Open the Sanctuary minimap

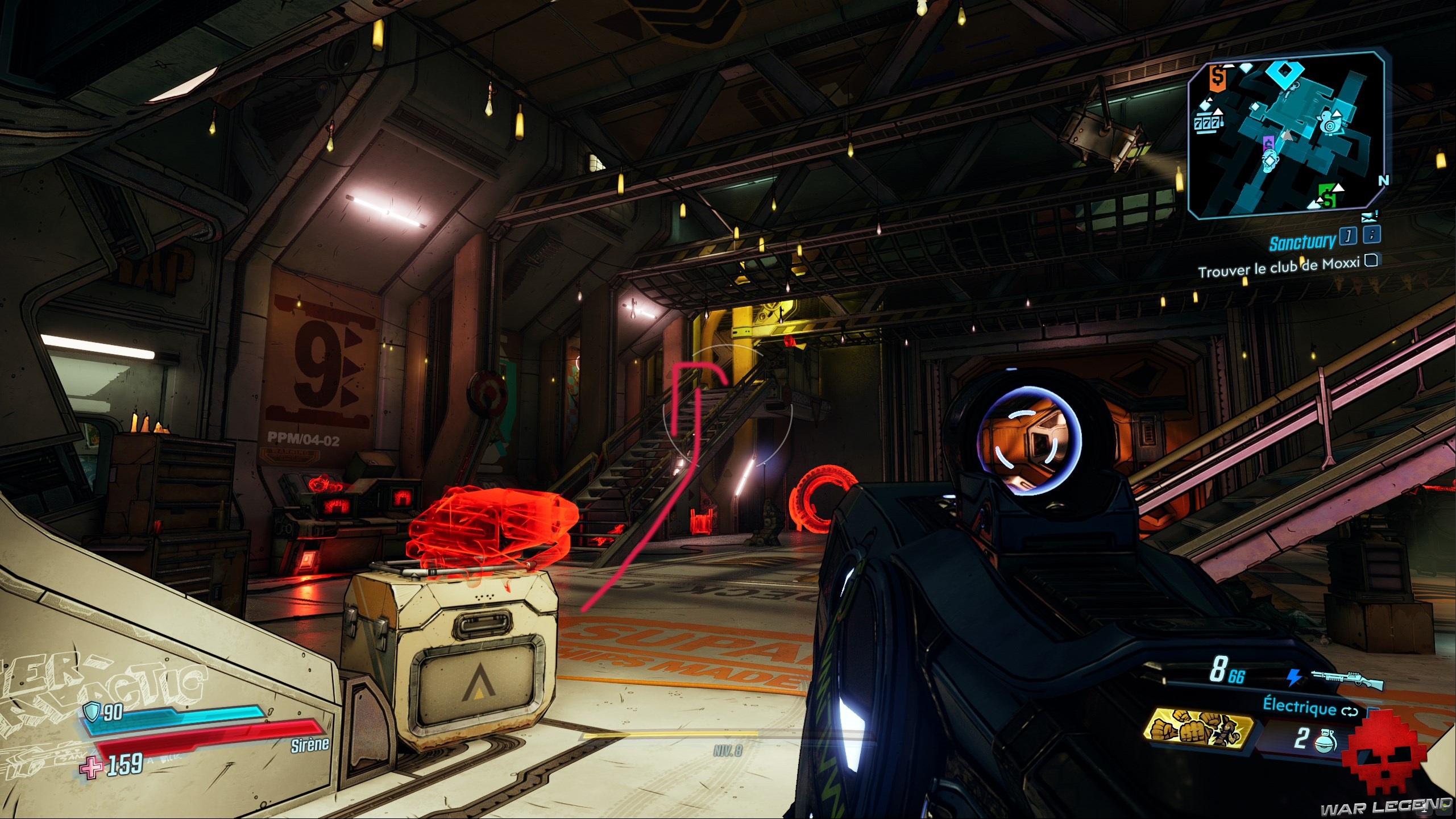coord(1286,135)
